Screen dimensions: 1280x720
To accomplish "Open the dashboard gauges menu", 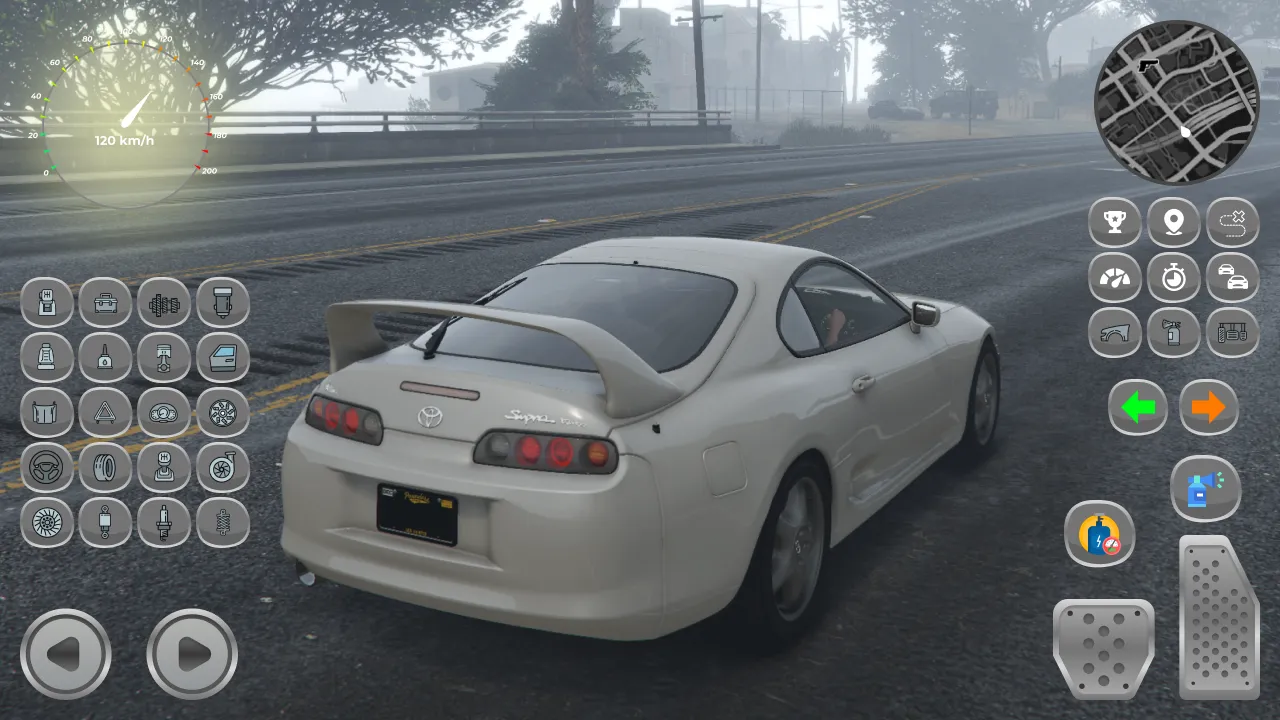I will tap(164, 414).
